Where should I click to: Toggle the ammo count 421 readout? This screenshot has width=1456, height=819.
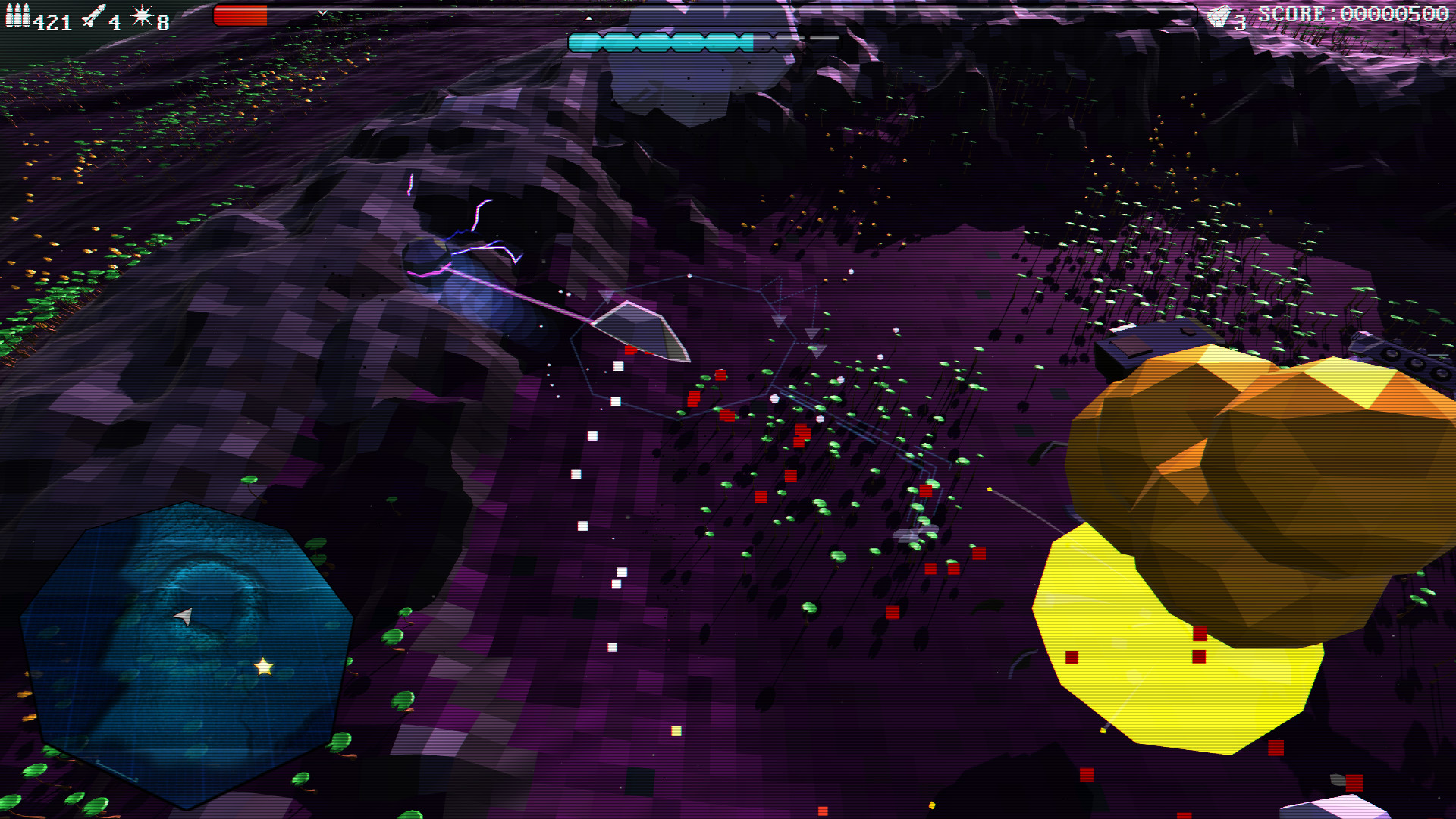(x=50, y=20)
